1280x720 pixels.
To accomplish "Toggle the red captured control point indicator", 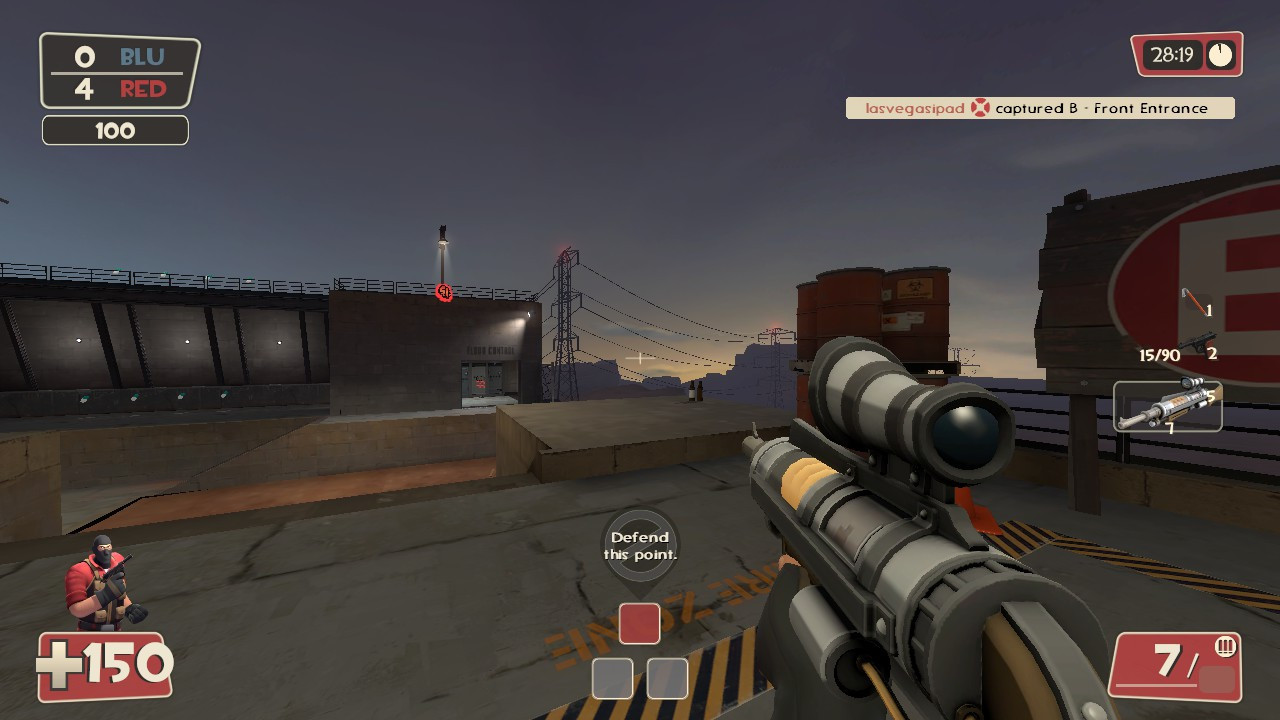I will (x=639, y=623).
